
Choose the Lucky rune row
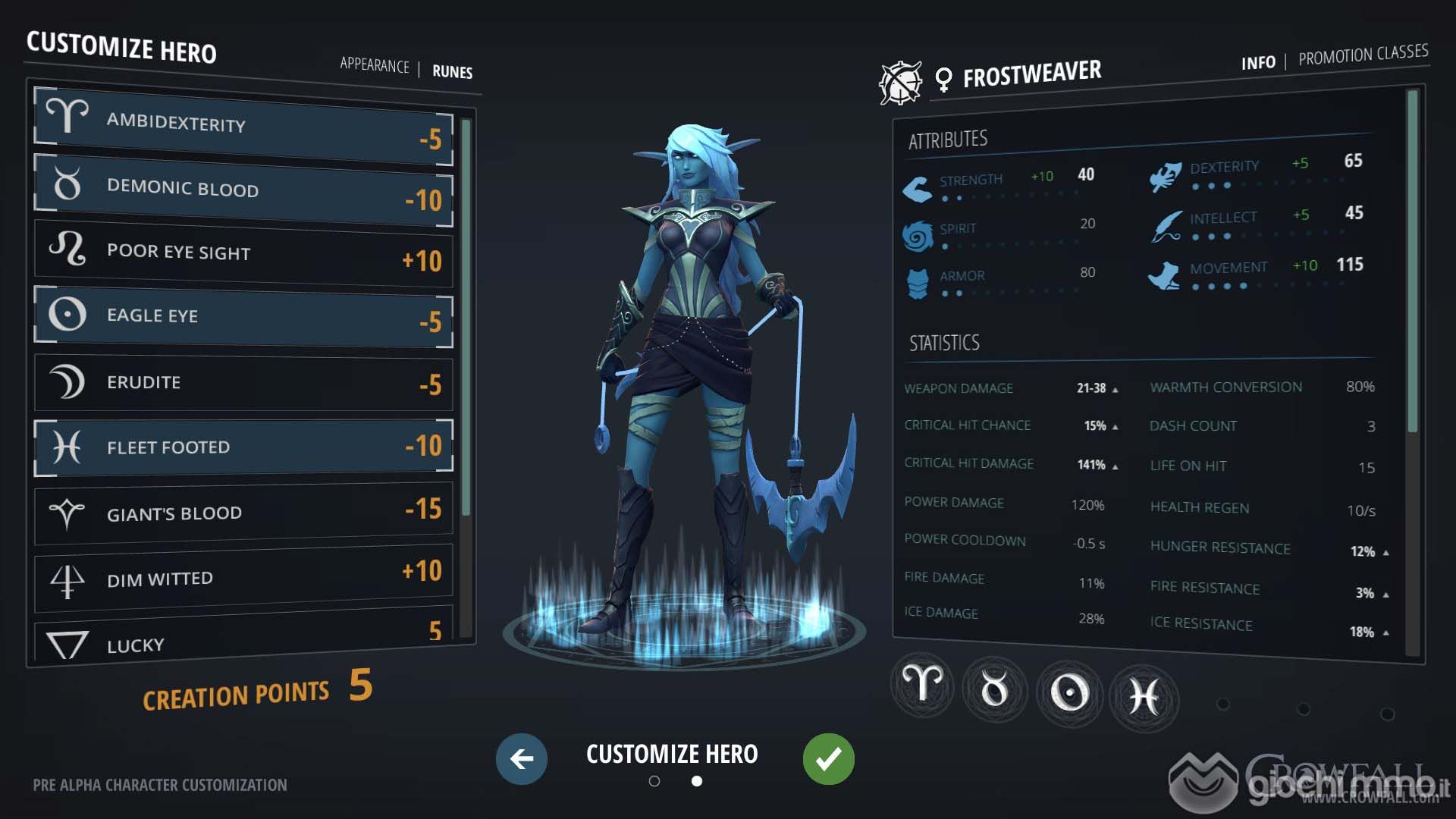pos(243,642)
